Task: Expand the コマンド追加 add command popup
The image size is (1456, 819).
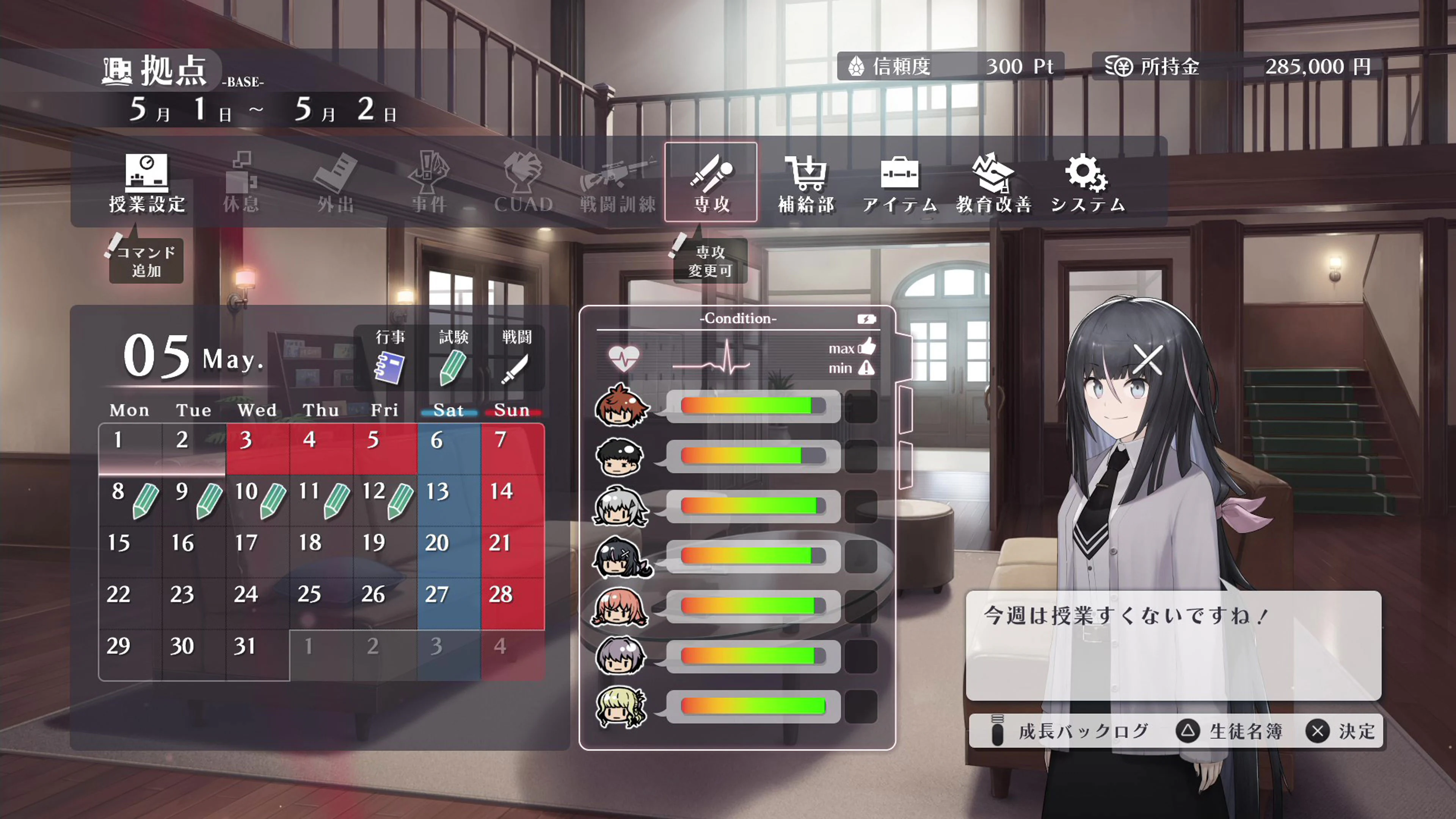Action: [x=145, y=261]
